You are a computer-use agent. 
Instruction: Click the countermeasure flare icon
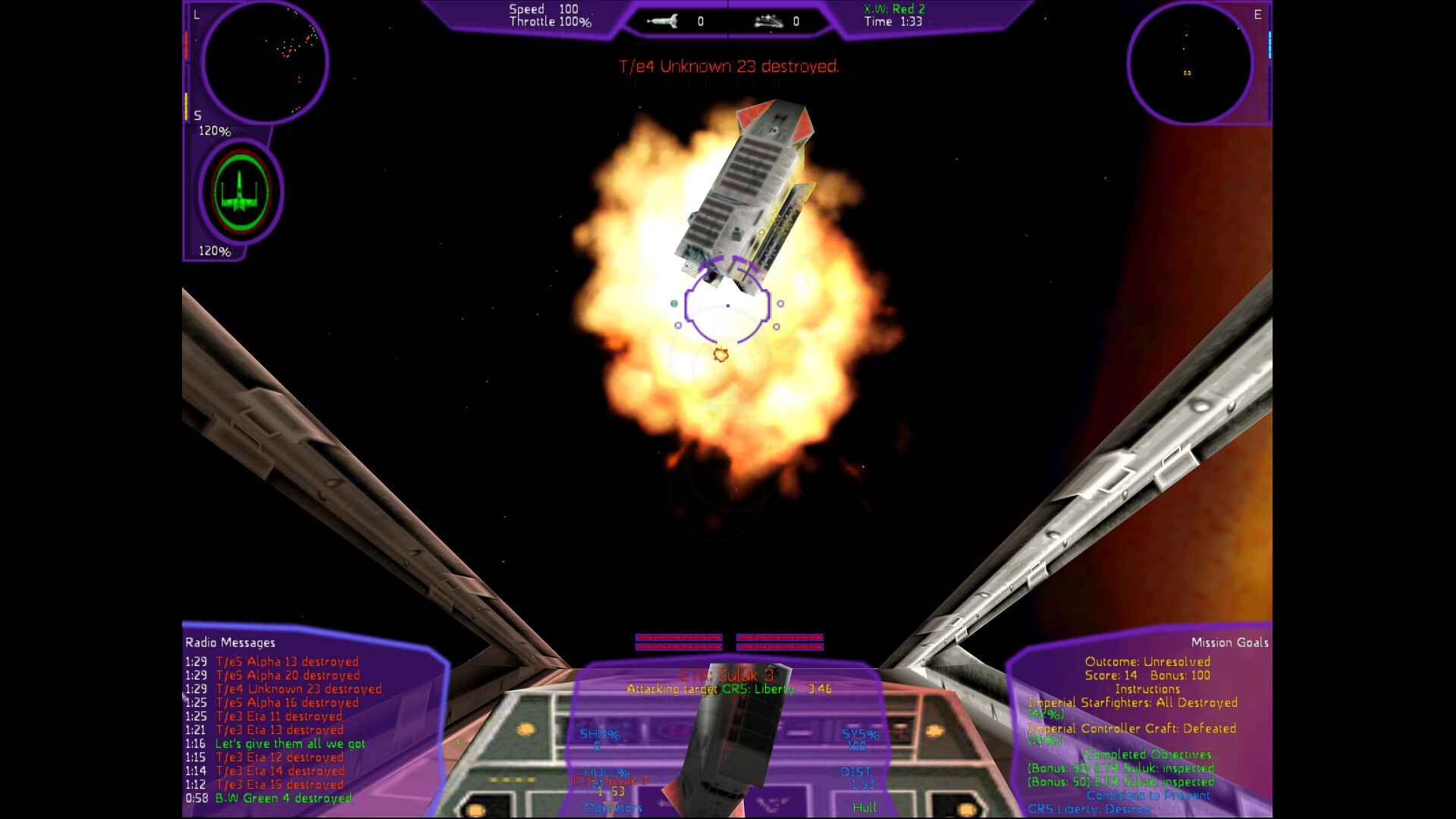[767, 21]
